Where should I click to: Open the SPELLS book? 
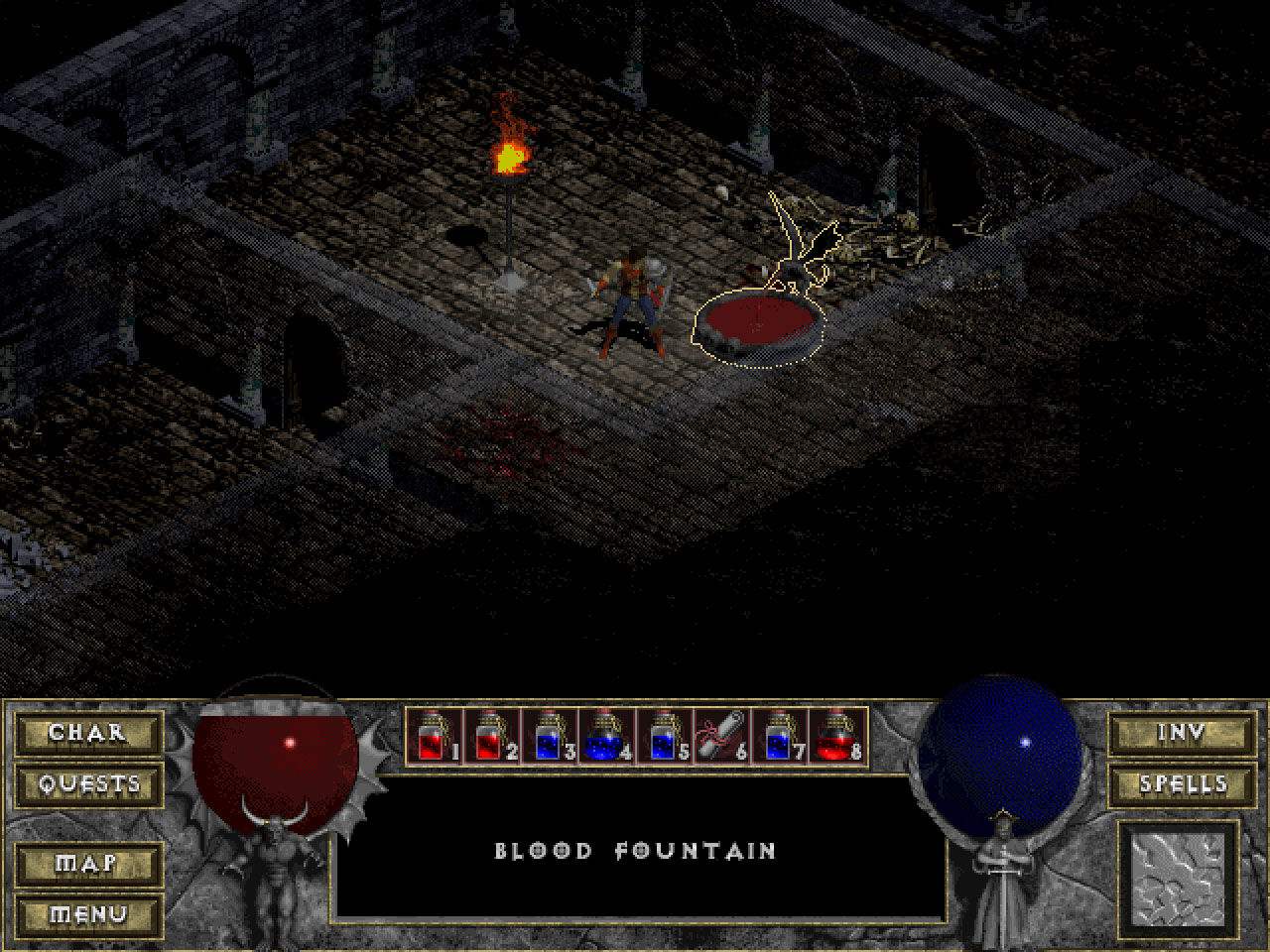[x=1181, y=783]
